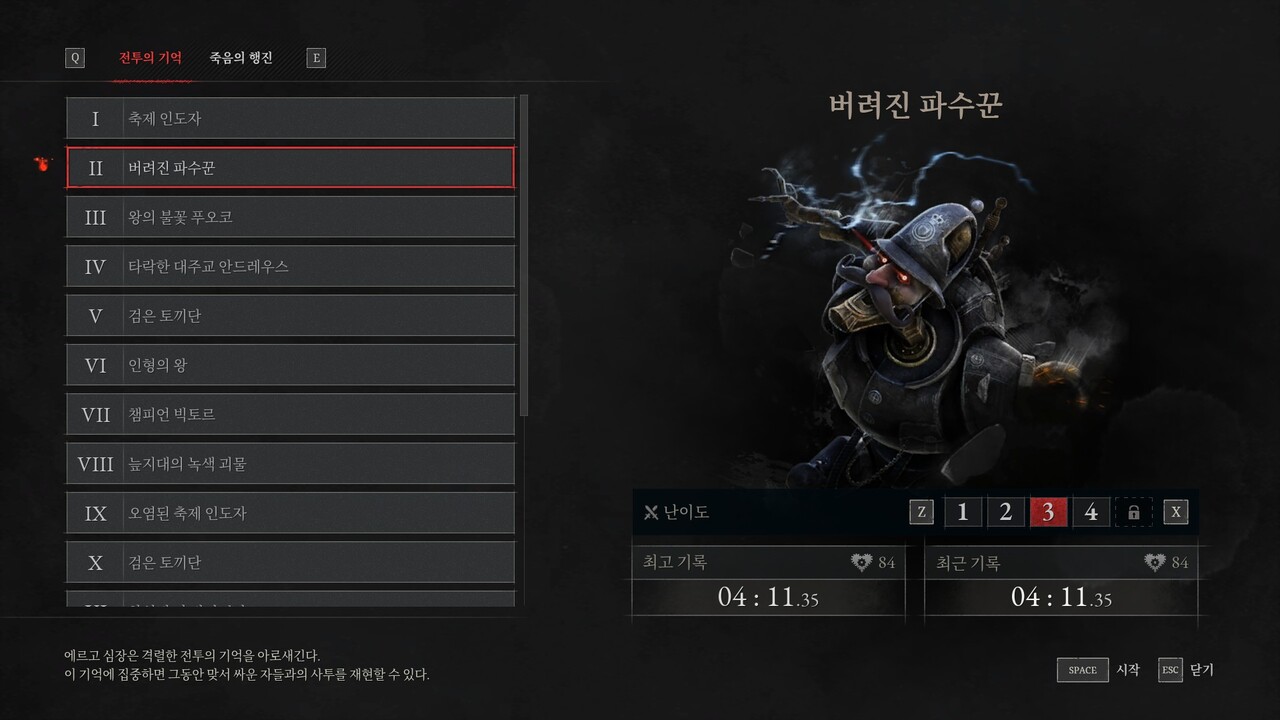Click the crossed swords 난이도 icon
Viewport: 1280px width, 720px height.
tap(651, 511)
